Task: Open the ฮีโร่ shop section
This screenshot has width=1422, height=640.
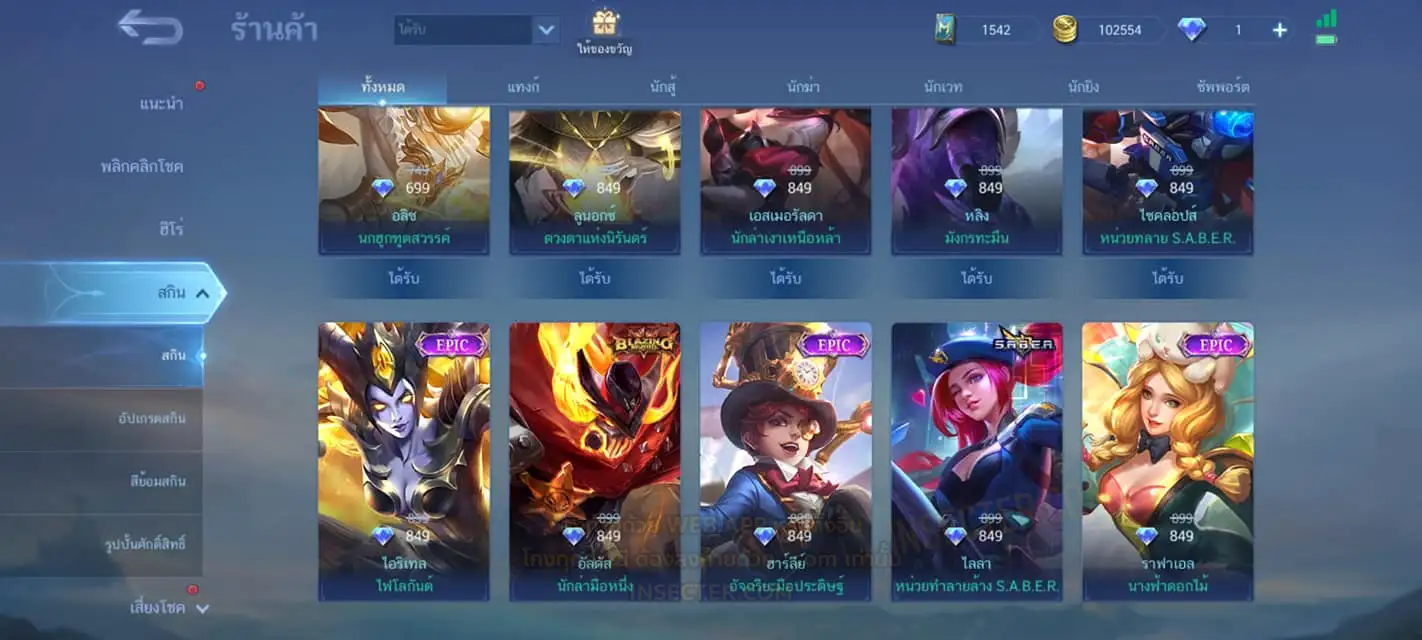Action: (170, 229)
